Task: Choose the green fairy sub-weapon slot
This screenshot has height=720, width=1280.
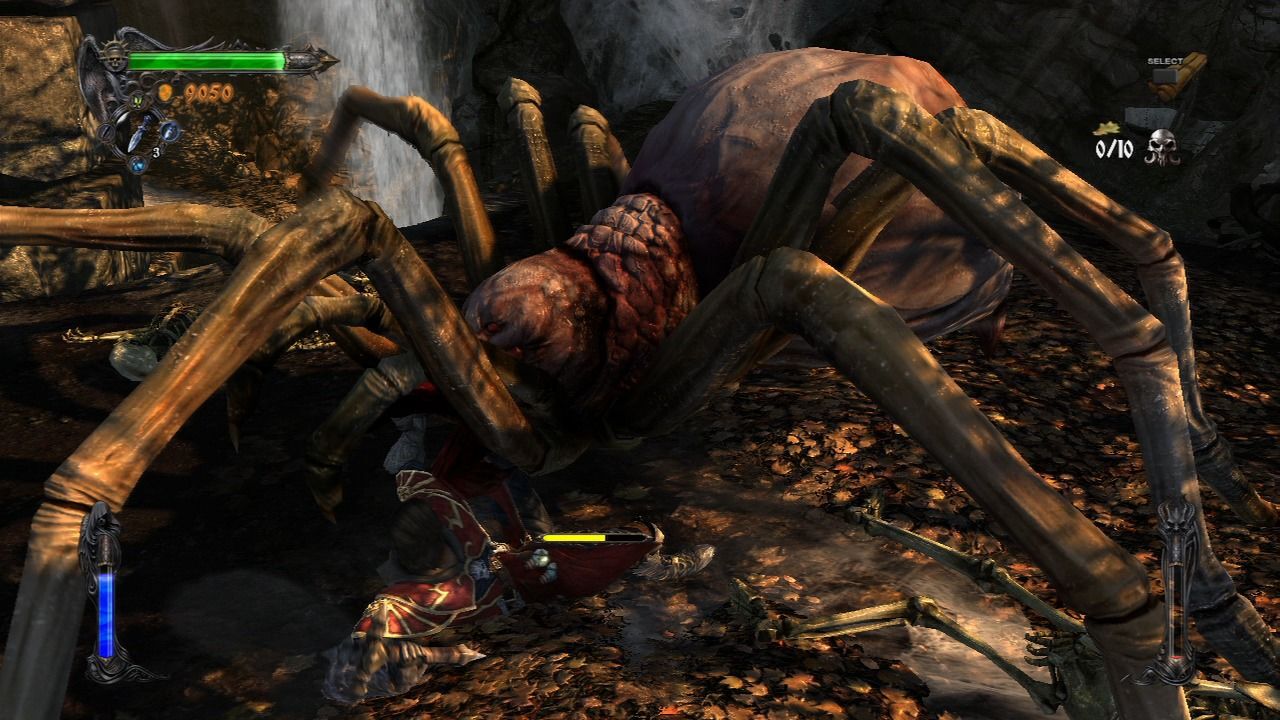Action: pos(138,101)
